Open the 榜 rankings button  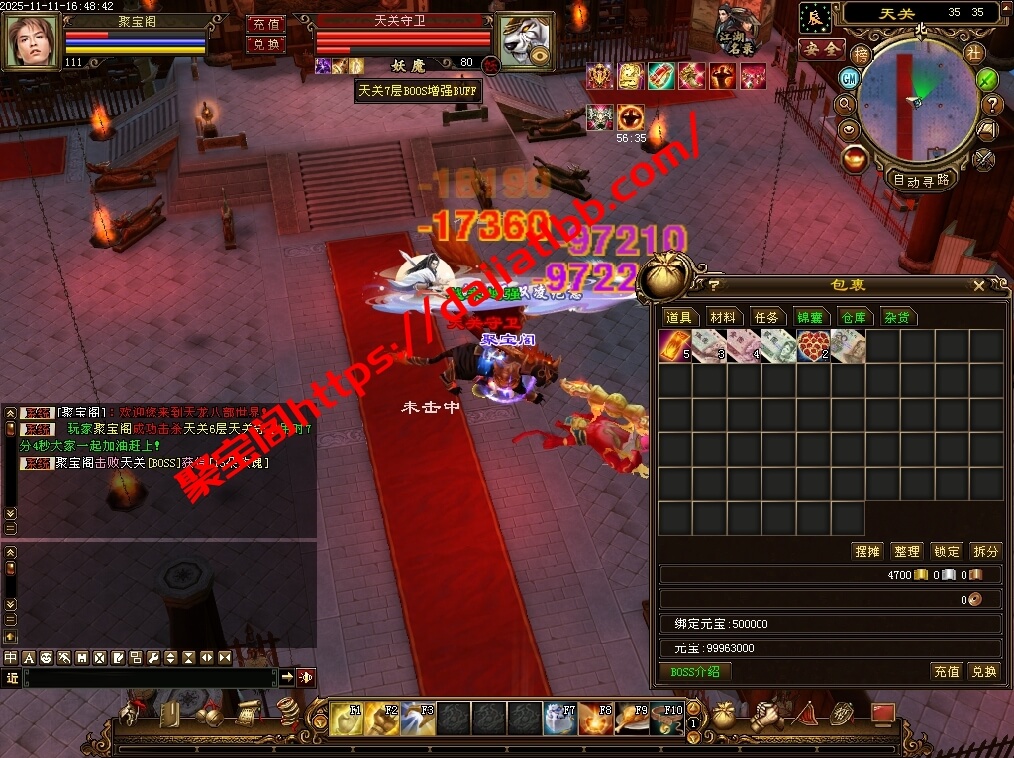861,54
